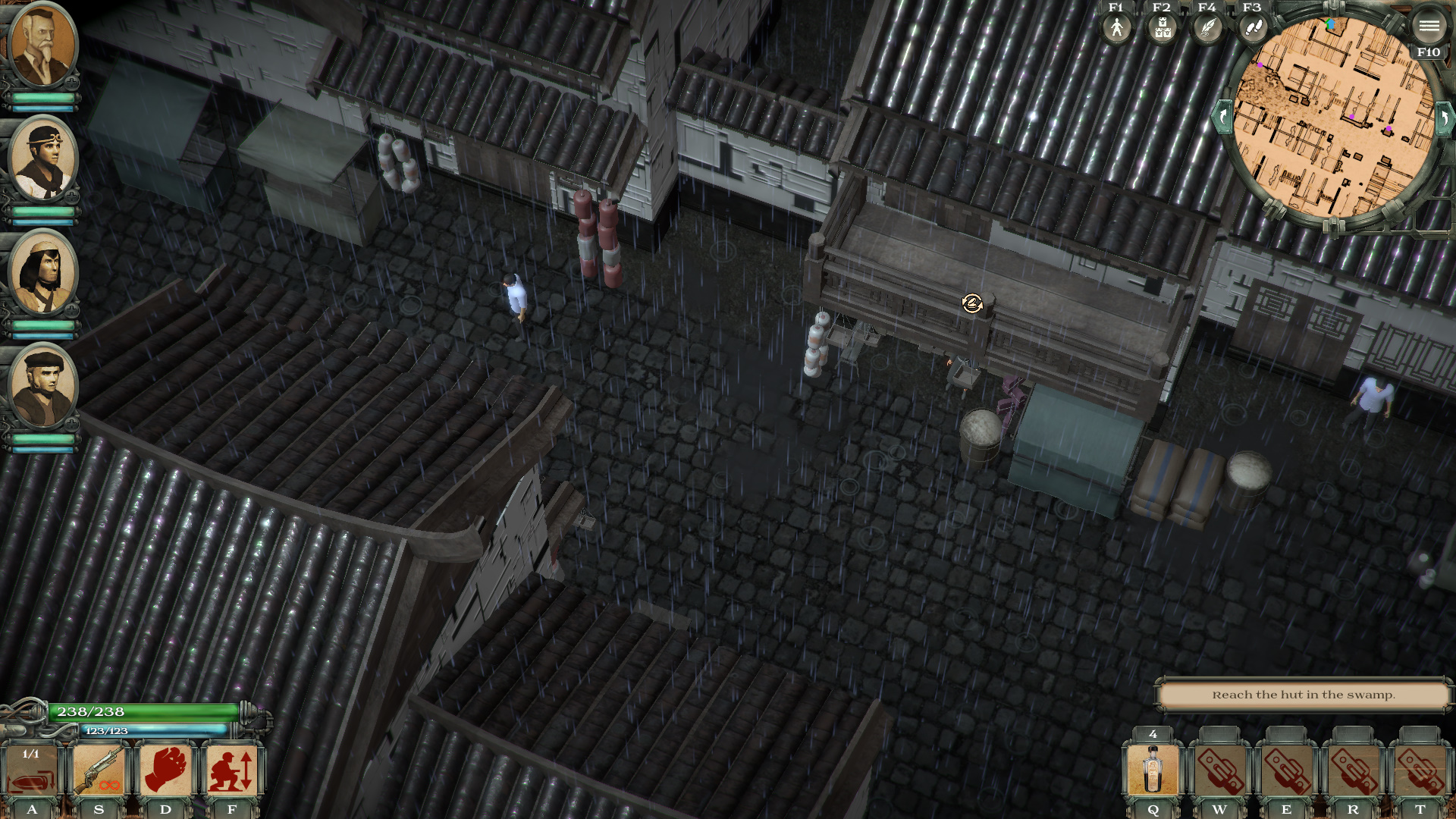This screenshot has width=1456, height=819.
Task: Select the bearded old man portrait
Action: click(42, 45)
